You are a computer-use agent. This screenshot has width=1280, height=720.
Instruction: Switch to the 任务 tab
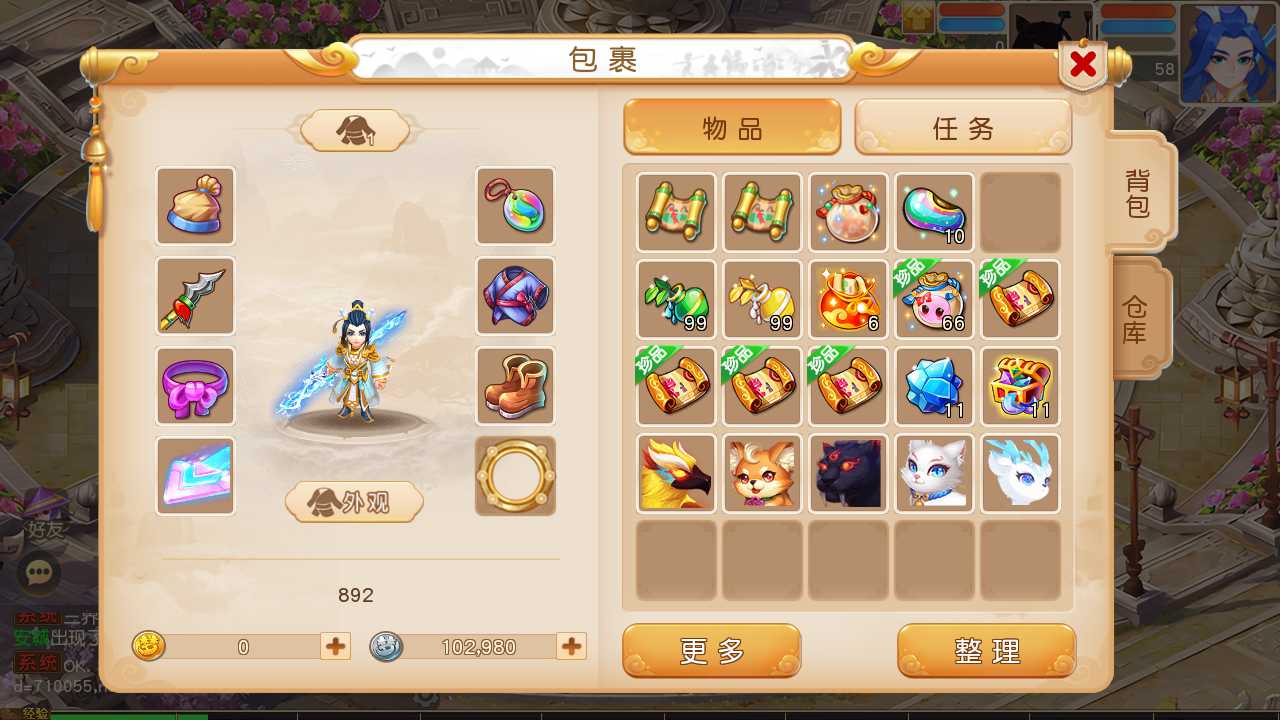(962, 128)
